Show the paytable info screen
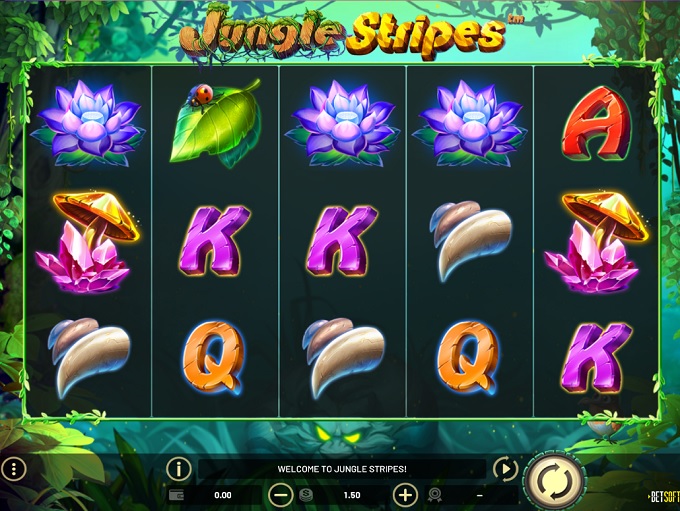Image resolution: width=680 pixels, height=511 pixels. tap(178, 468)
